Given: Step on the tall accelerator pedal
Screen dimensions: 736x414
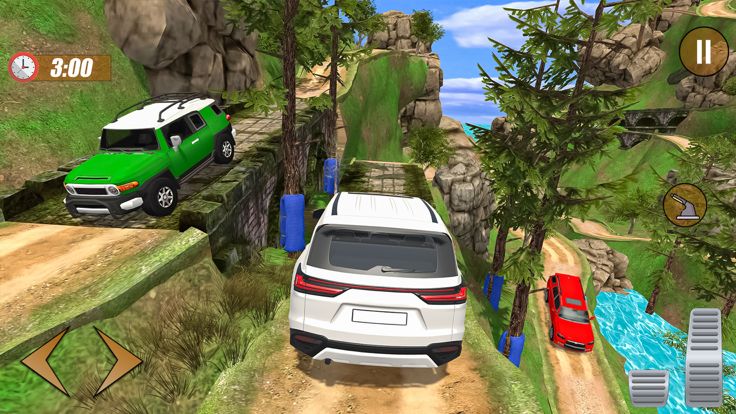Looking at the screenshot, I should tap(703, 357).
